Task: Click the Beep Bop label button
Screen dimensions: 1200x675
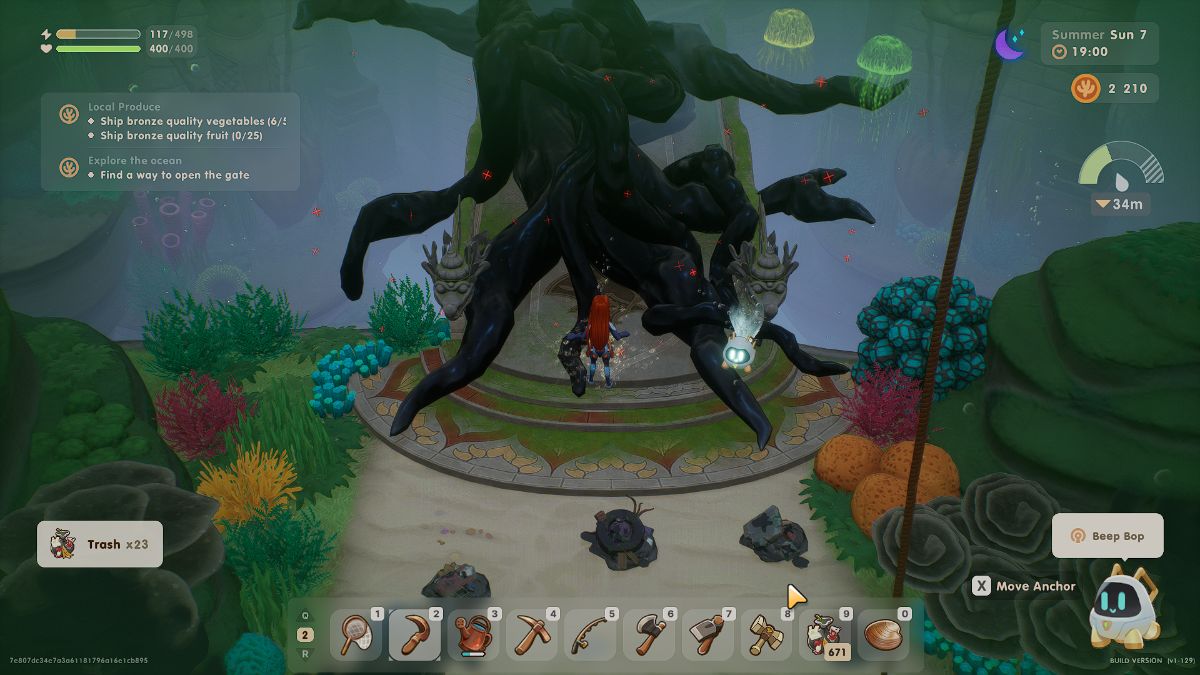Action: pyautogui.click(x=1107, y=536)
